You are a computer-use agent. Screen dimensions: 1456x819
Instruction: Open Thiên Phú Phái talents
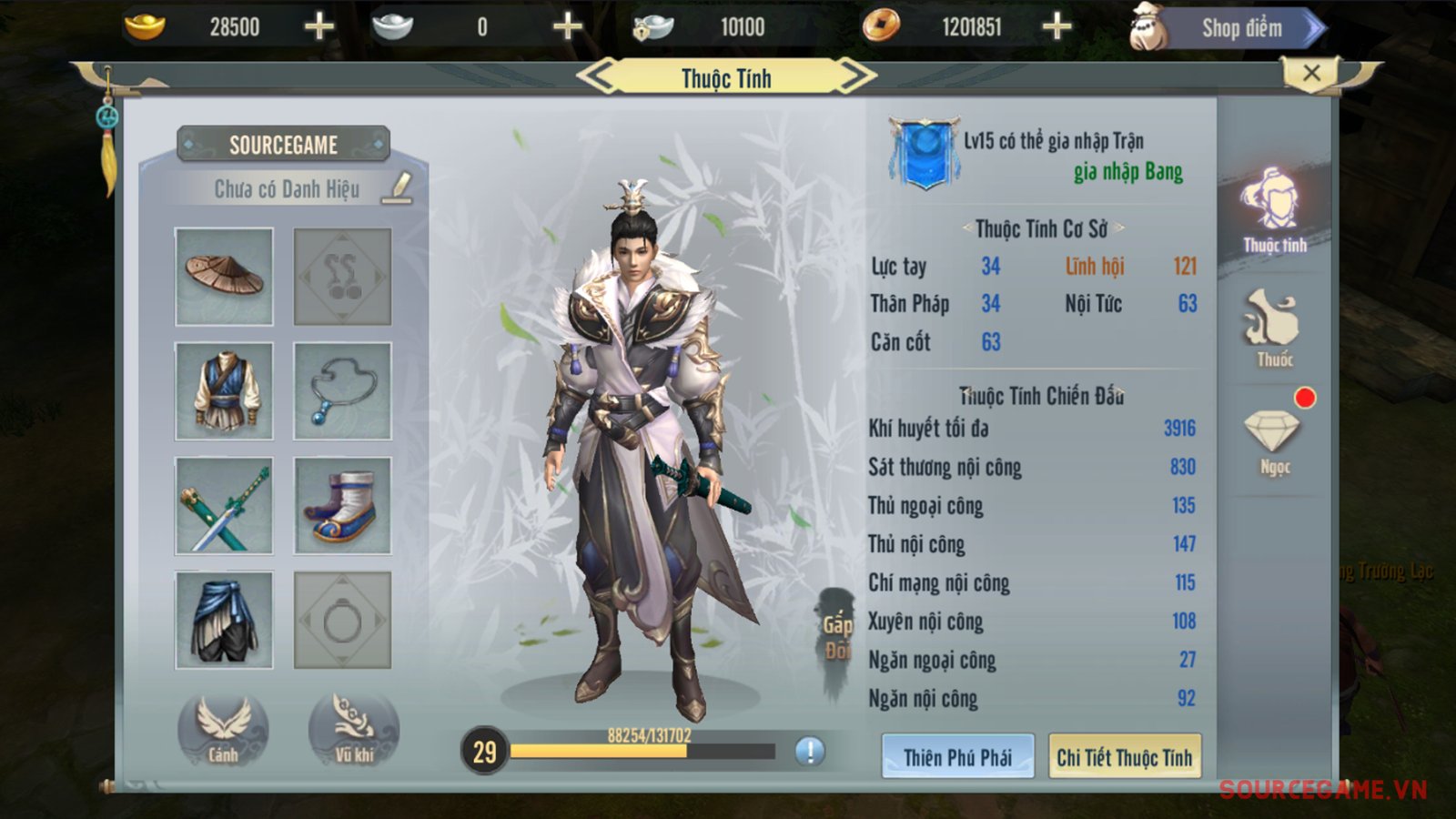click(957, 756)
